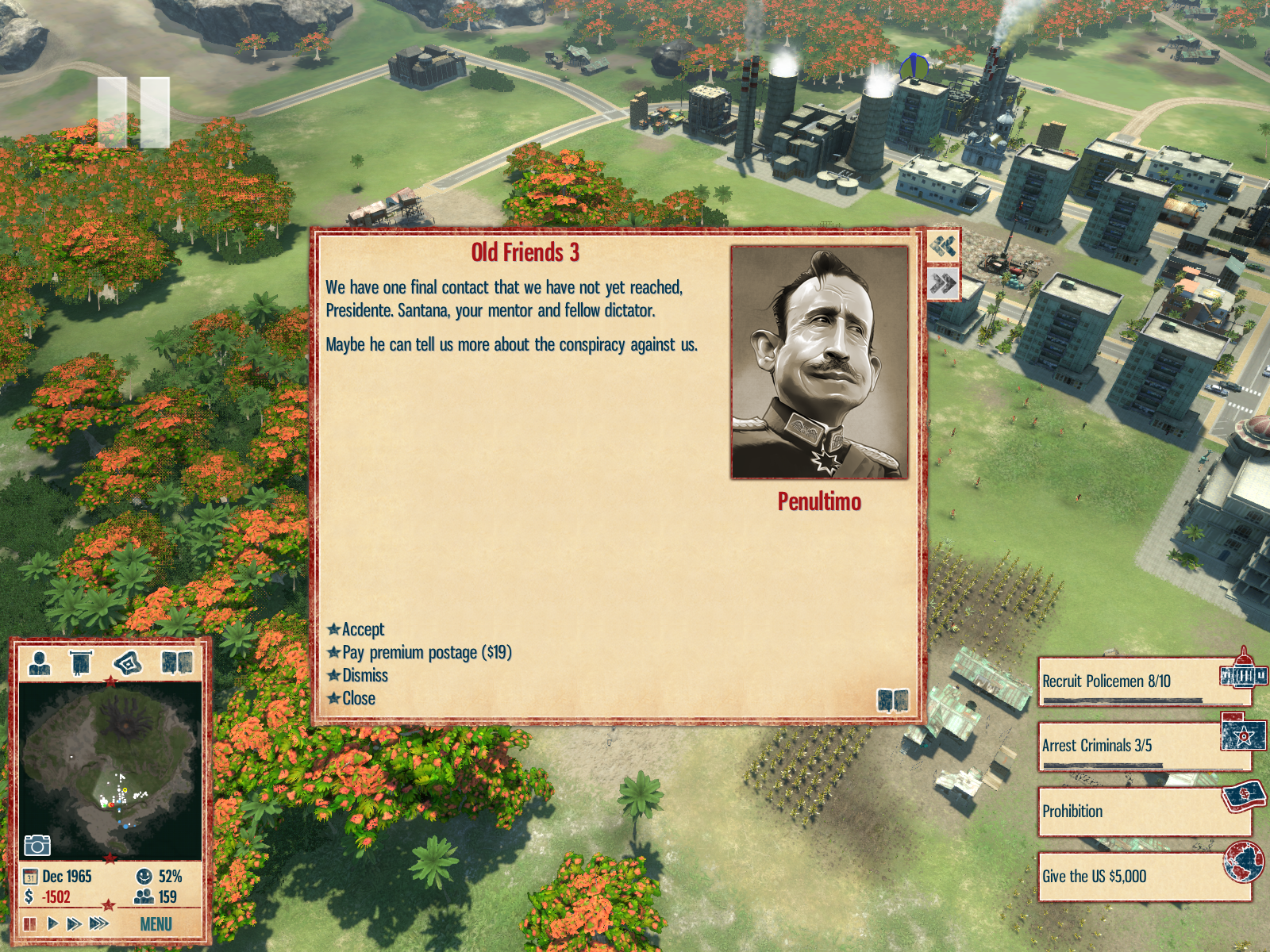Screen dimensions: 1270x952
Task: Dismiss the Old Friends 3 task
Action: pyautogui.click(x=364, y=675)
